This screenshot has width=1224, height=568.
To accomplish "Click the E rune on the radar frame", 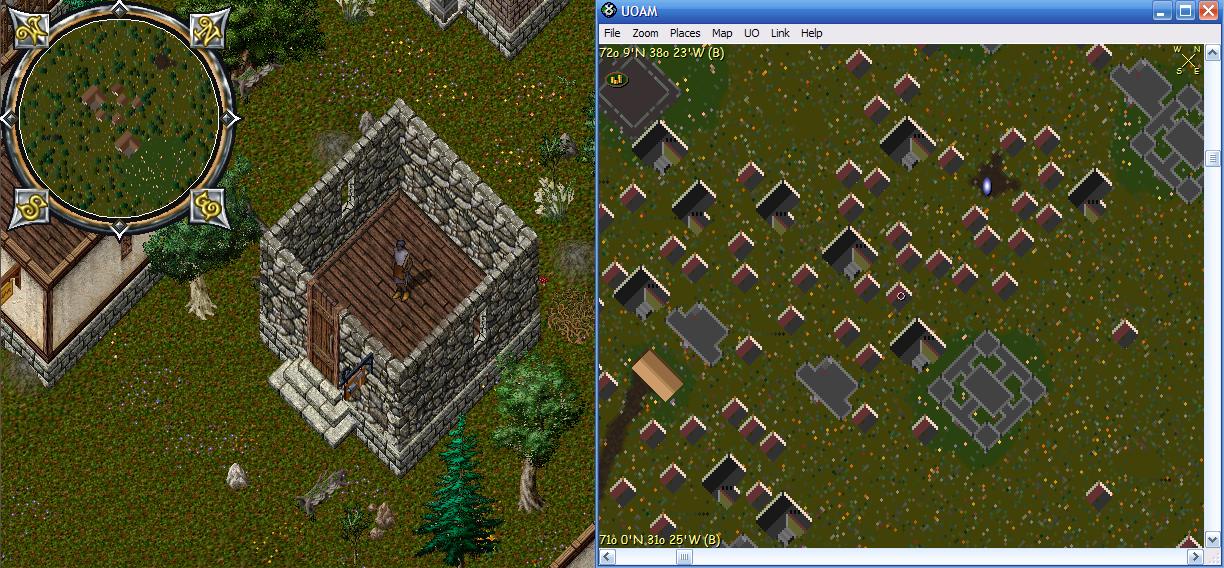I will pos(209,207).
